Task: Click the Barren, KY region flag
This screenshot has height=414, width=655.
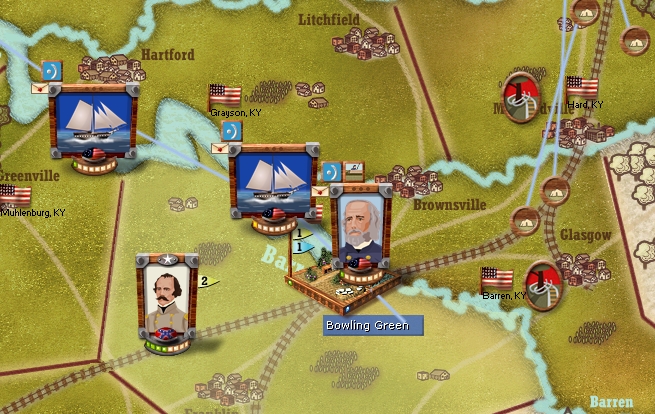Action: coord(496,278)
